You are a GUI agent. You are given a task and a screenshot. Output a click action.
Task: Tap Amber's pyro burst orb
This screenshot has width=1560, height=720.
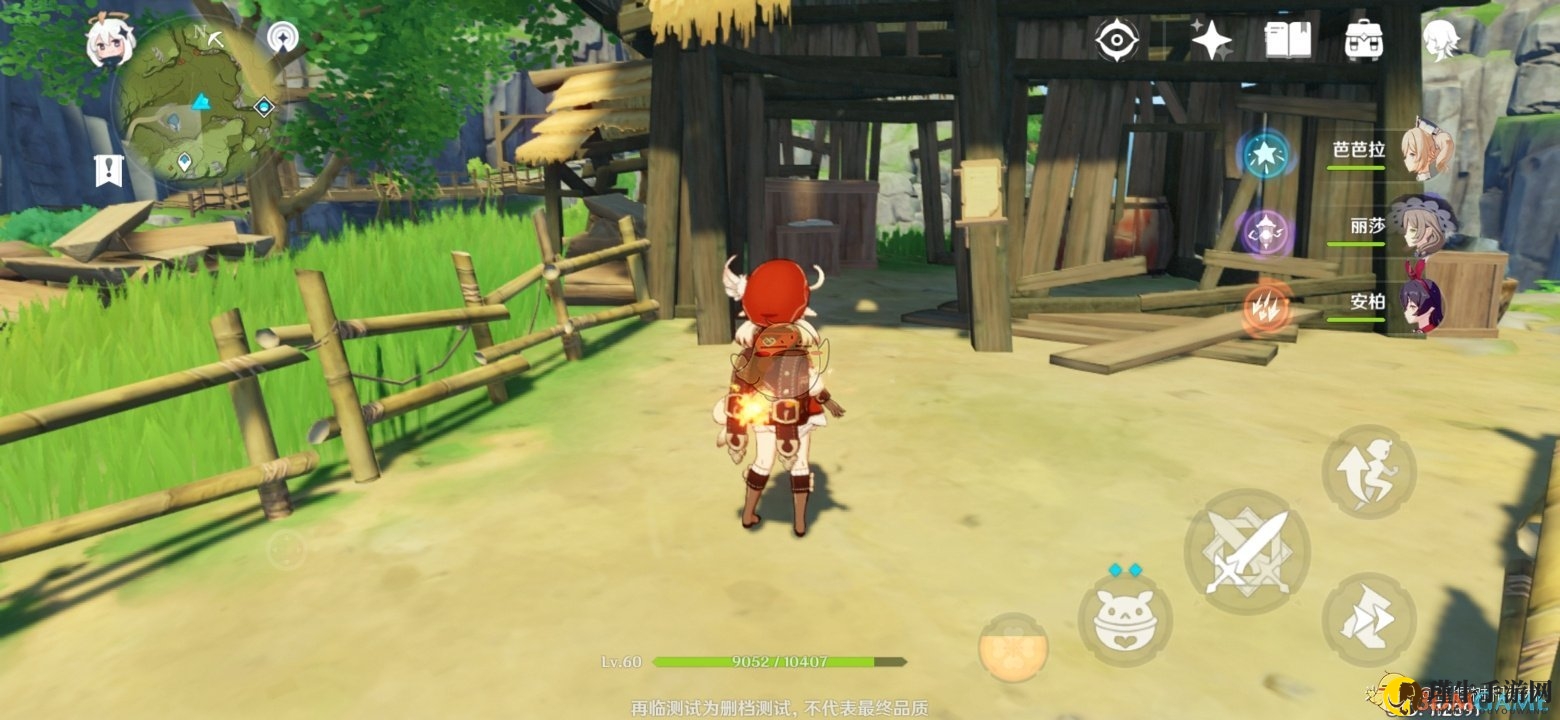click(x=1266, y=305)
